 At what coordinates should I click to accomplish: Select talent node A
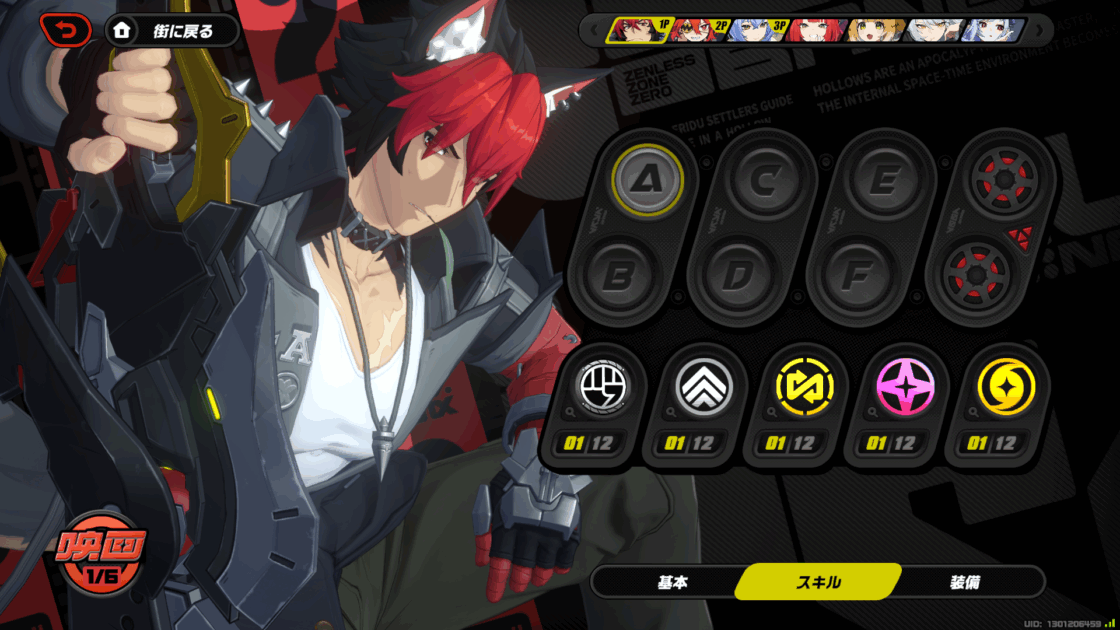click(x=648, y=180)
